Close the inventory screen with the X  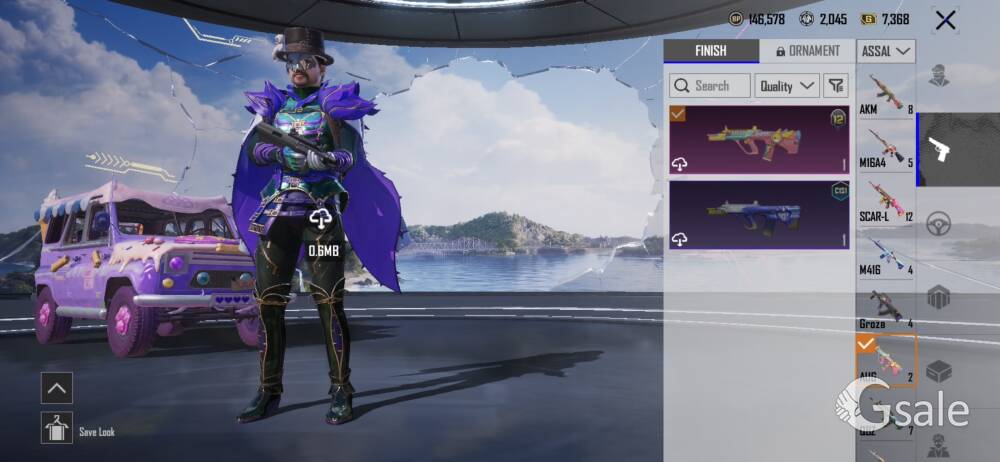pyautogui.click(x=945, y=20)
